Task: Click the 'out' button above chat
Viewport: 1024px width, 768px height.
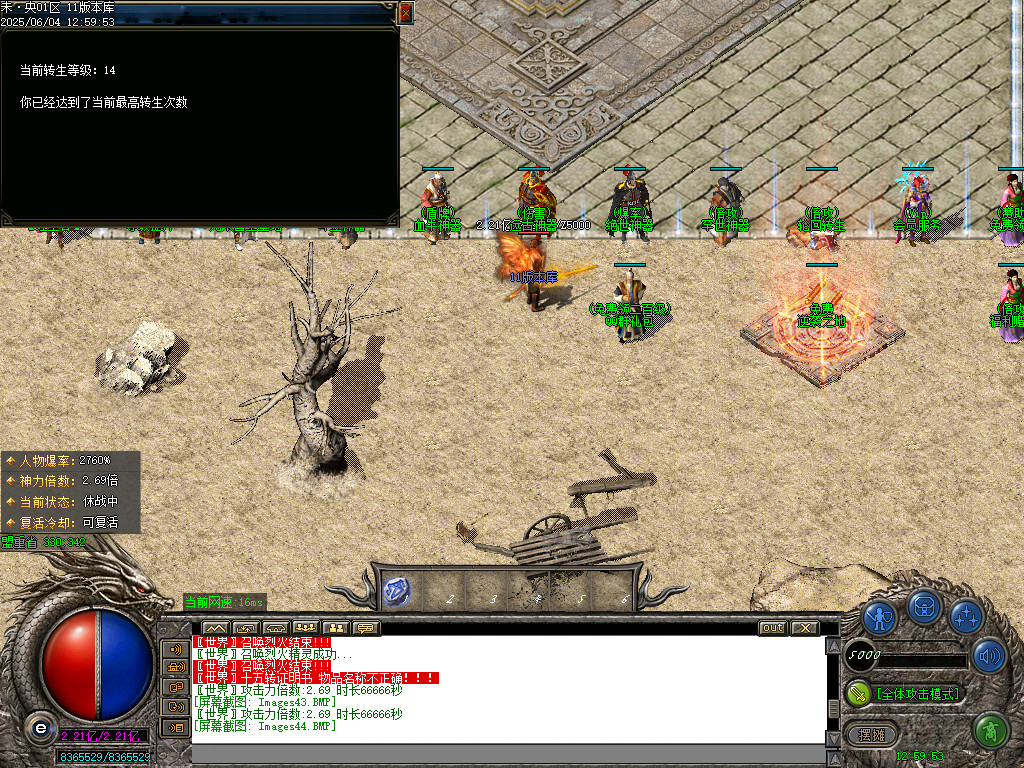Action: point(772,628)
